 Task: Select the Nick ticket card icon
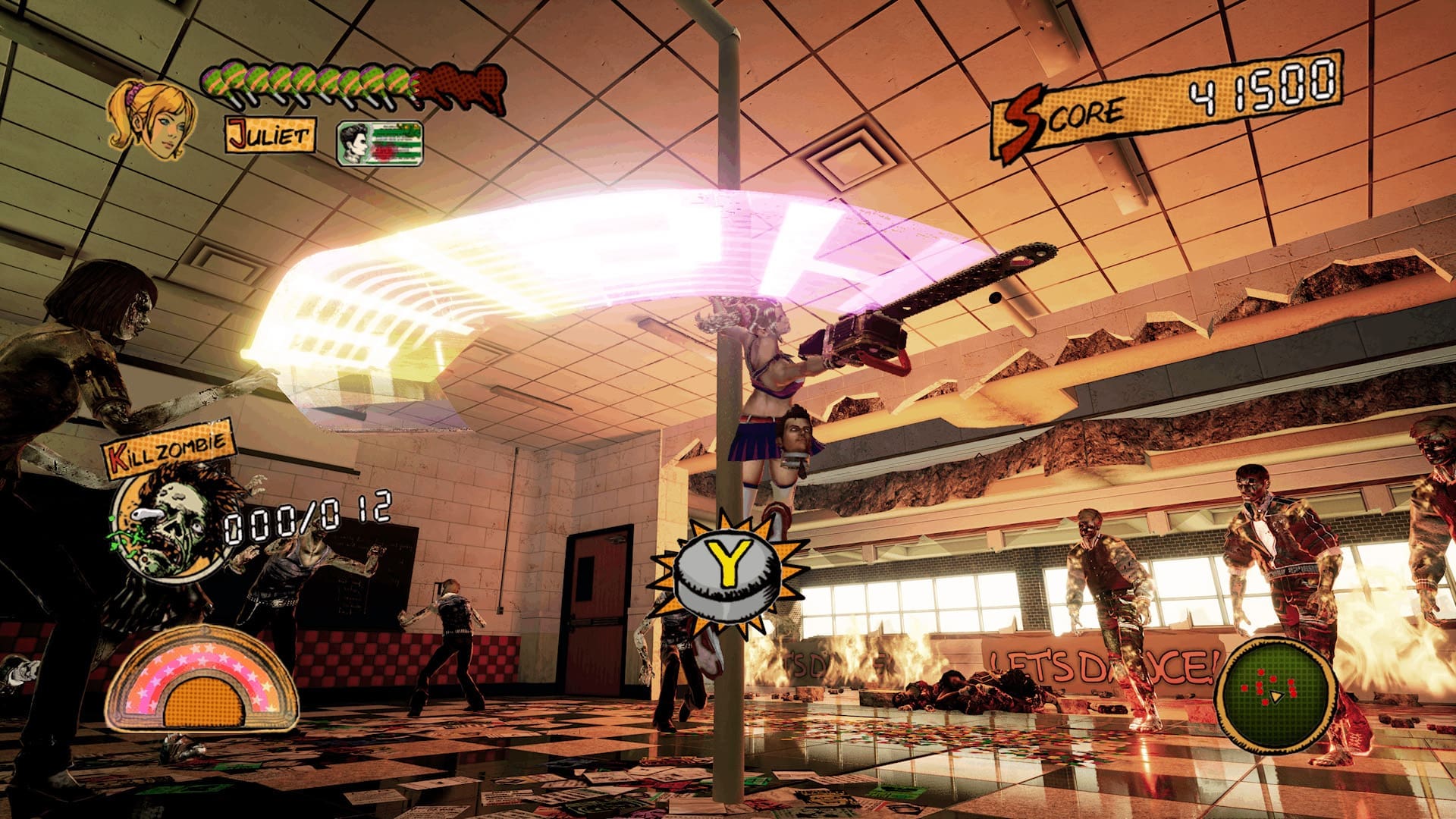tap(379, 143)
